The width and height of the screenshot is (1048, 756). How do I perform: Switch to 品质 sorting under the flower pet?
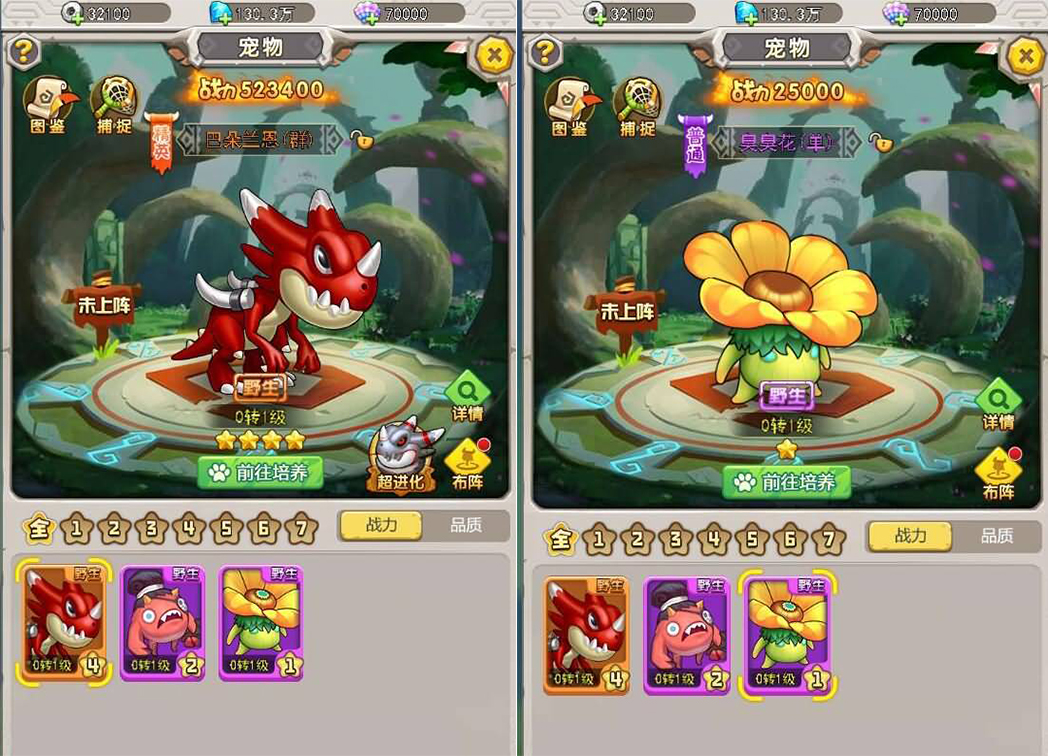point(996,536)
